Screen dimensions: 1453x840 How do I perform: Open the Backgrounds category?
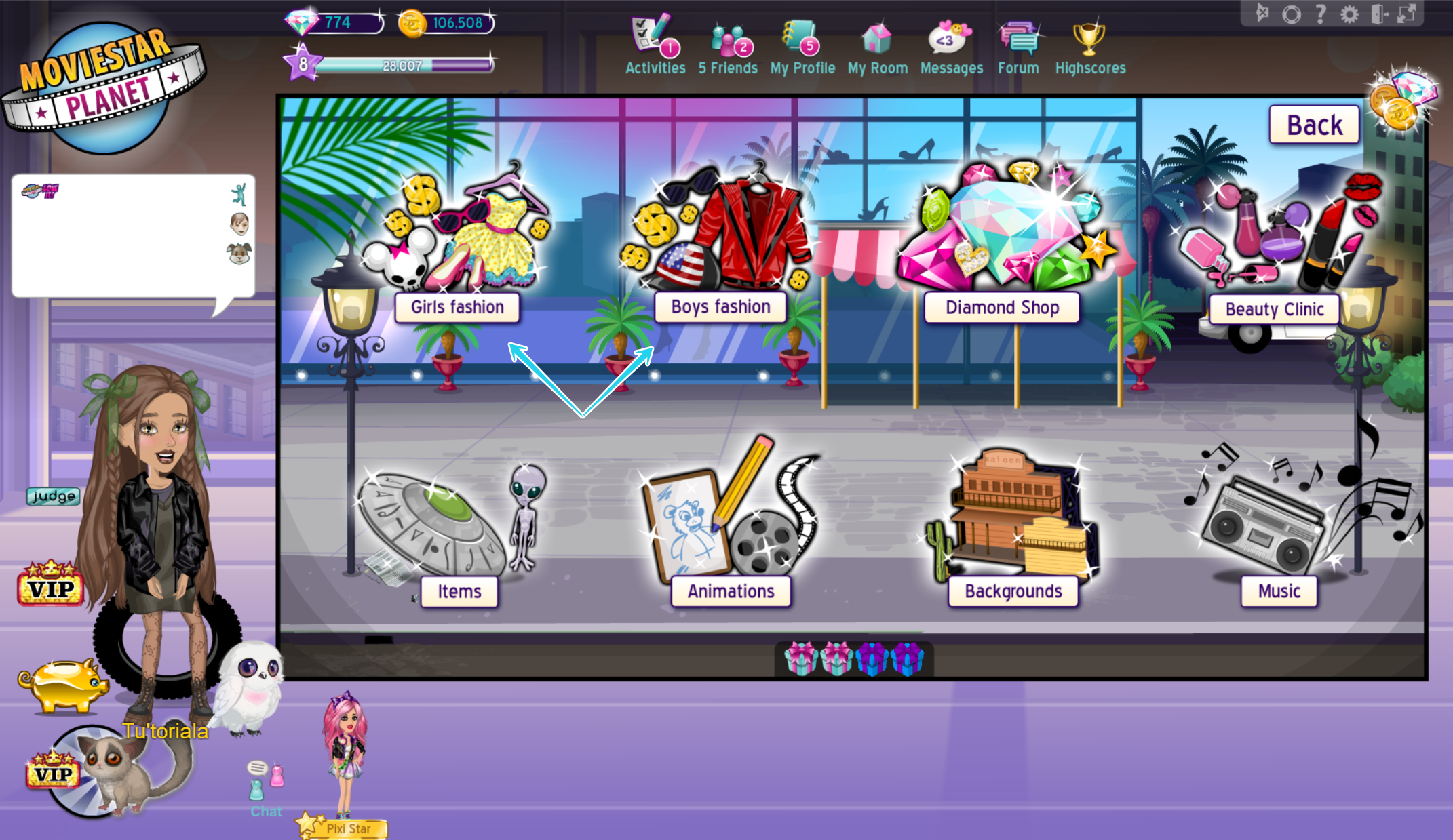1013,591
